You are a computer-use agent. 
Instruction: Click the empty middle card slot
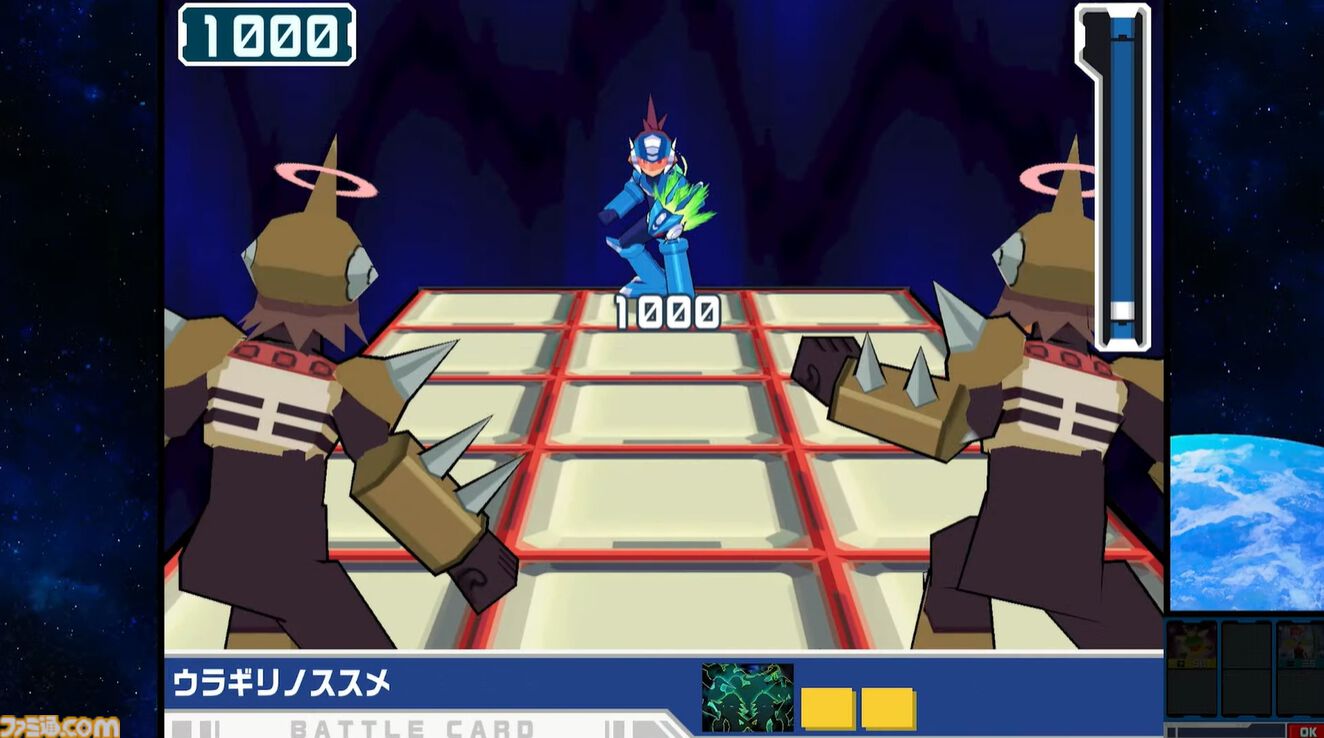click(1245, 667)
